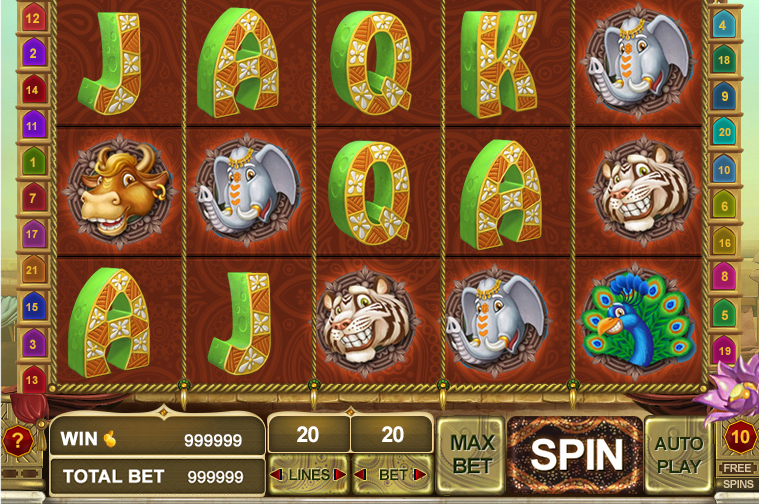Select payline marker number 12
This screenshot has height=504, width=759.
click(33, 18)
